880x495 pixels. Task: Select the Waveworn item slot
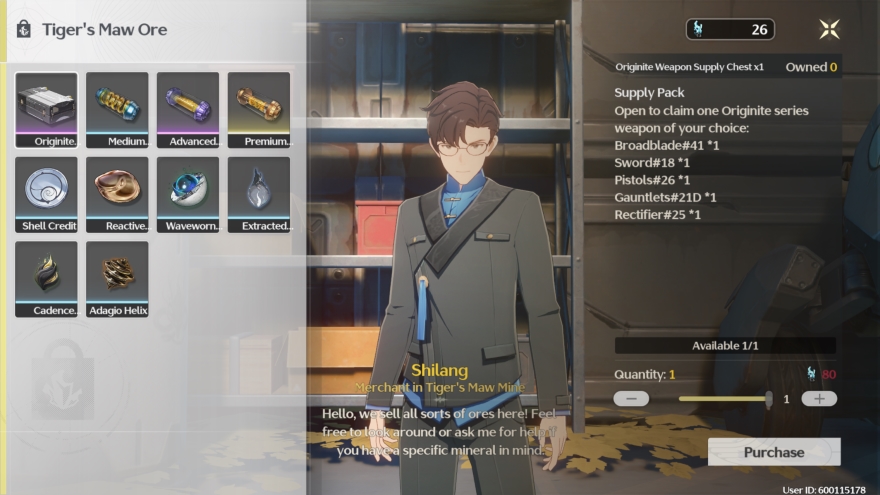188,193
